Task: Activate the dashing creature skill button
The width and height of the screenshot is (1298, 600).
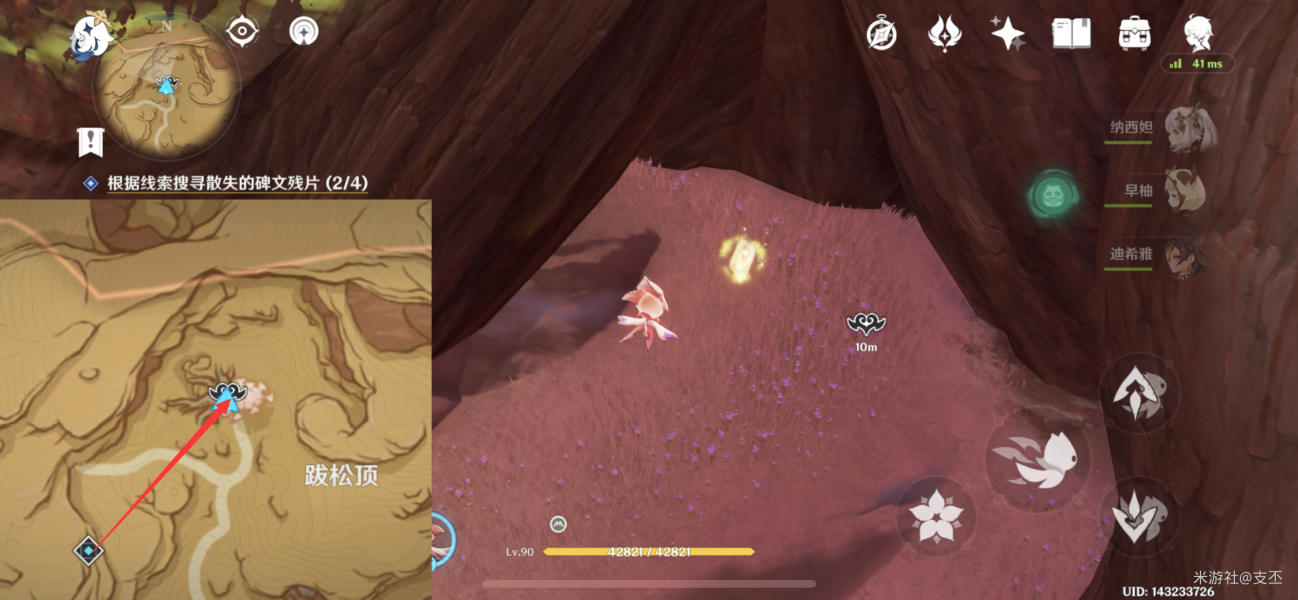Action: (x=1037, y=459)
